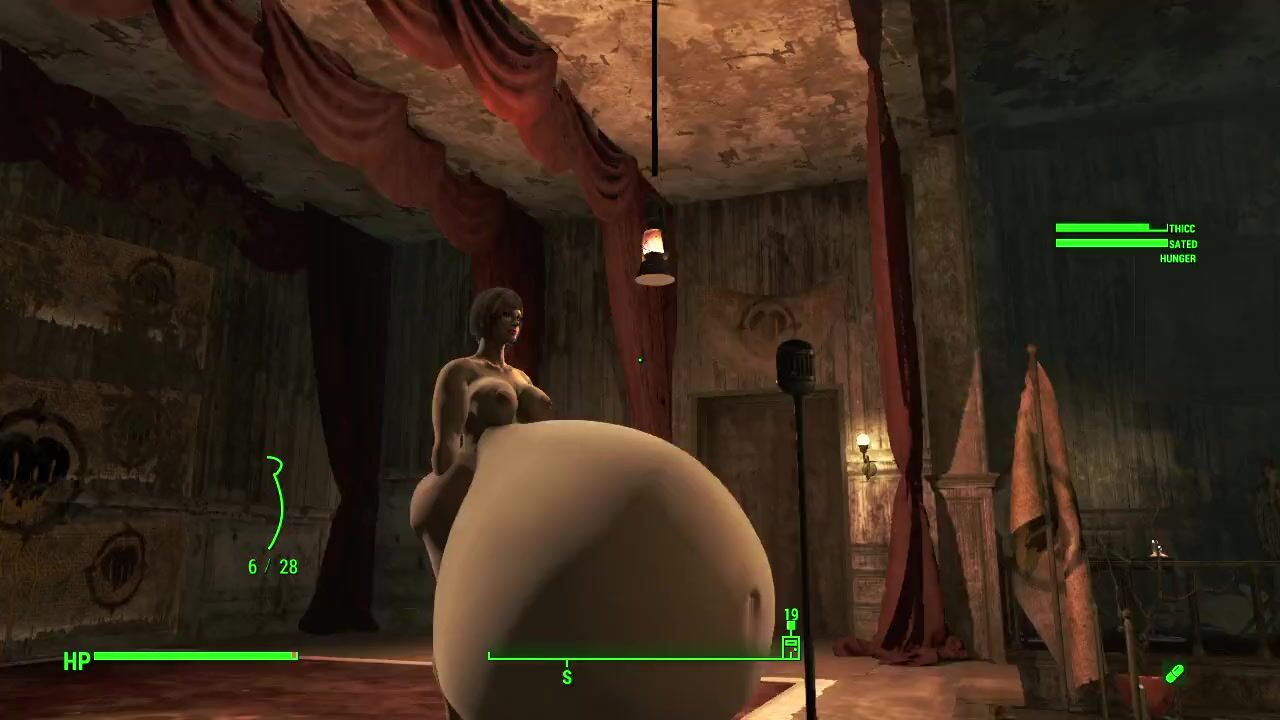Click the green pill status icon
Screen dimensions: 1280x720
click(1174, 674)
